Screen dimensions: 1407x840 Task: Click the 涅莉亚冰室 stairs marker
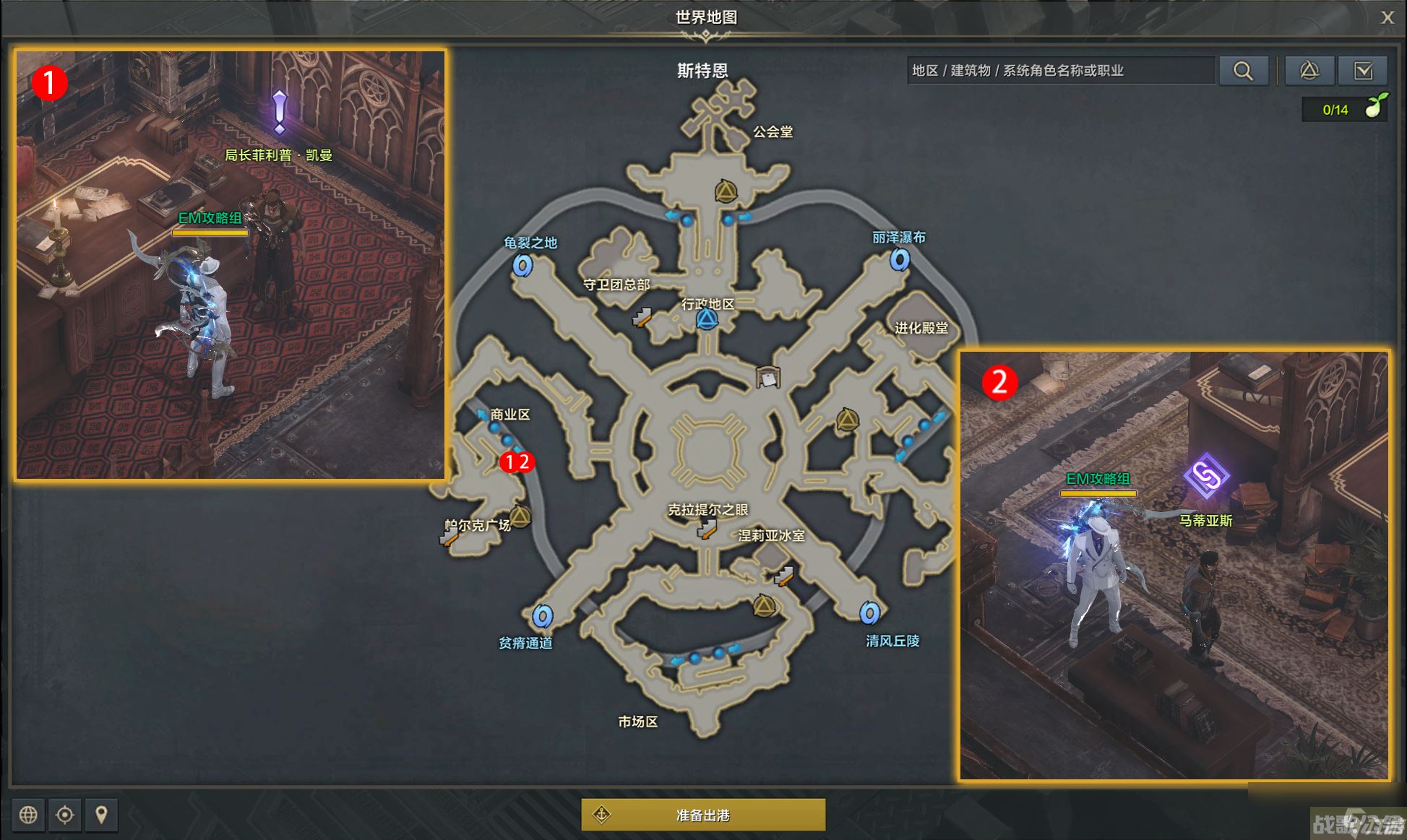(783, 576)
